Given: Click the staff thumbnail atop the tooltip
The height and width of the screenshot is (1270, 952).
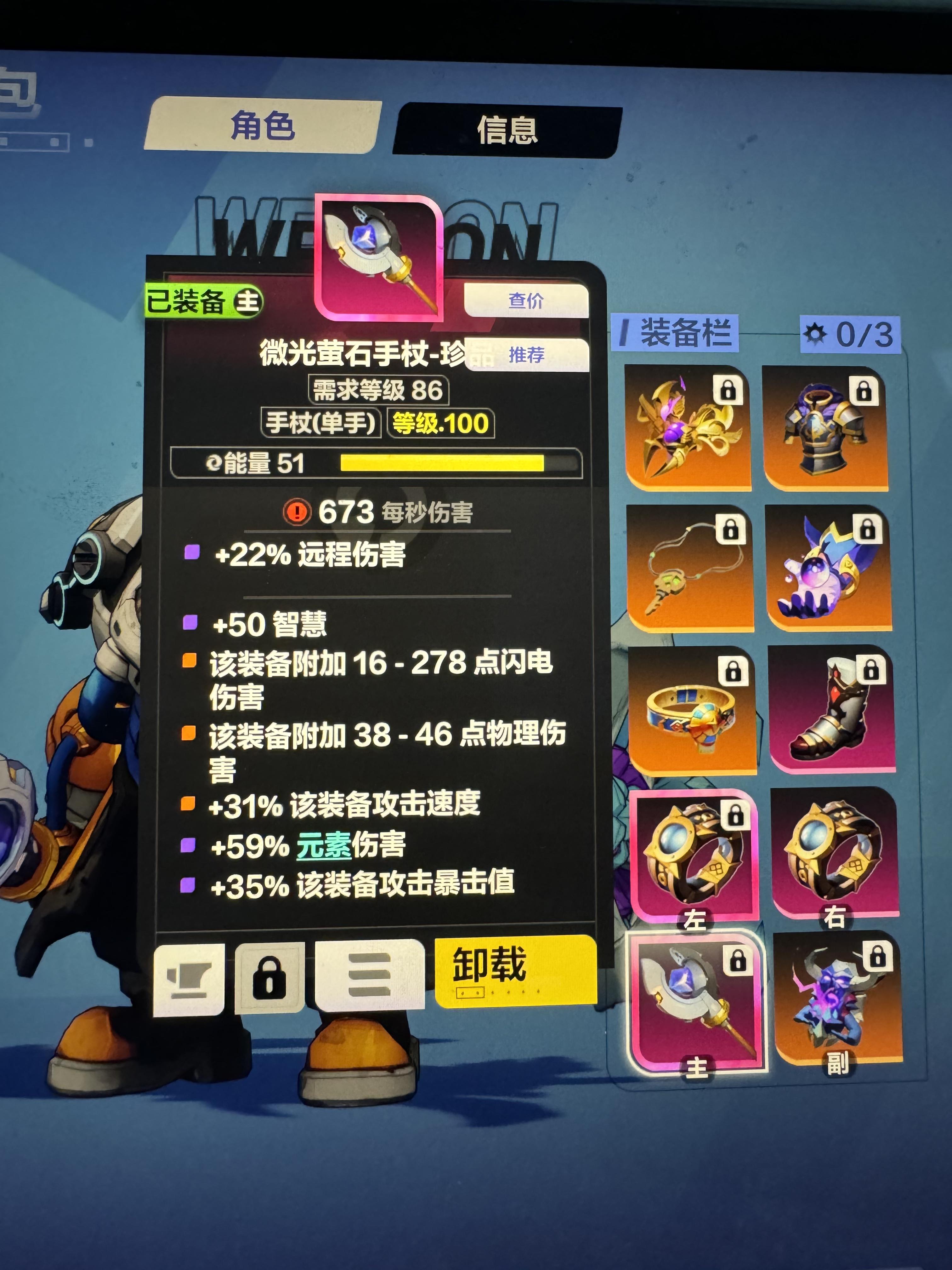Looking at the screenshot, I should pos(379,258).
